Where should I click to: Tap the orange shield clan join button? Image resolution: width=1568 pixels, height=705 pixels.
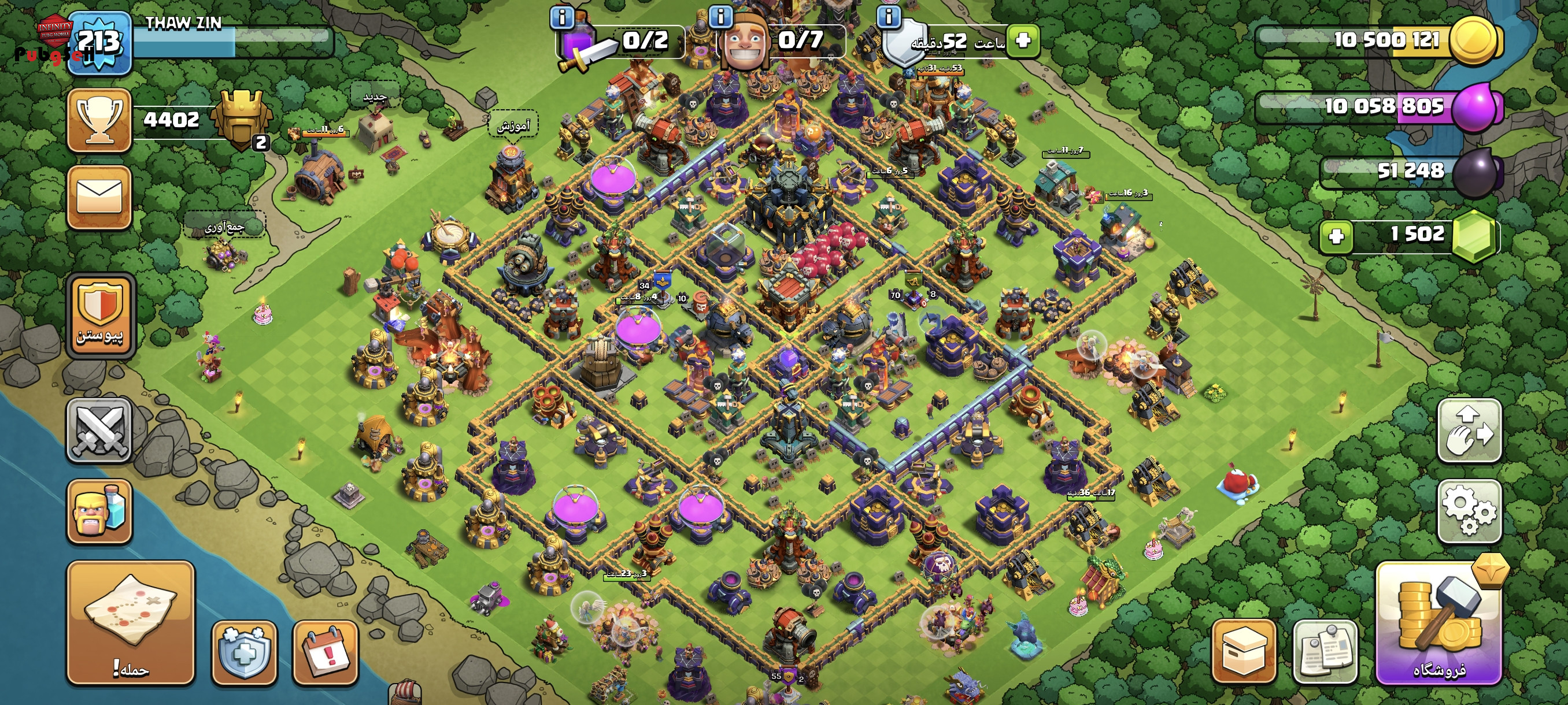[101, 314]
